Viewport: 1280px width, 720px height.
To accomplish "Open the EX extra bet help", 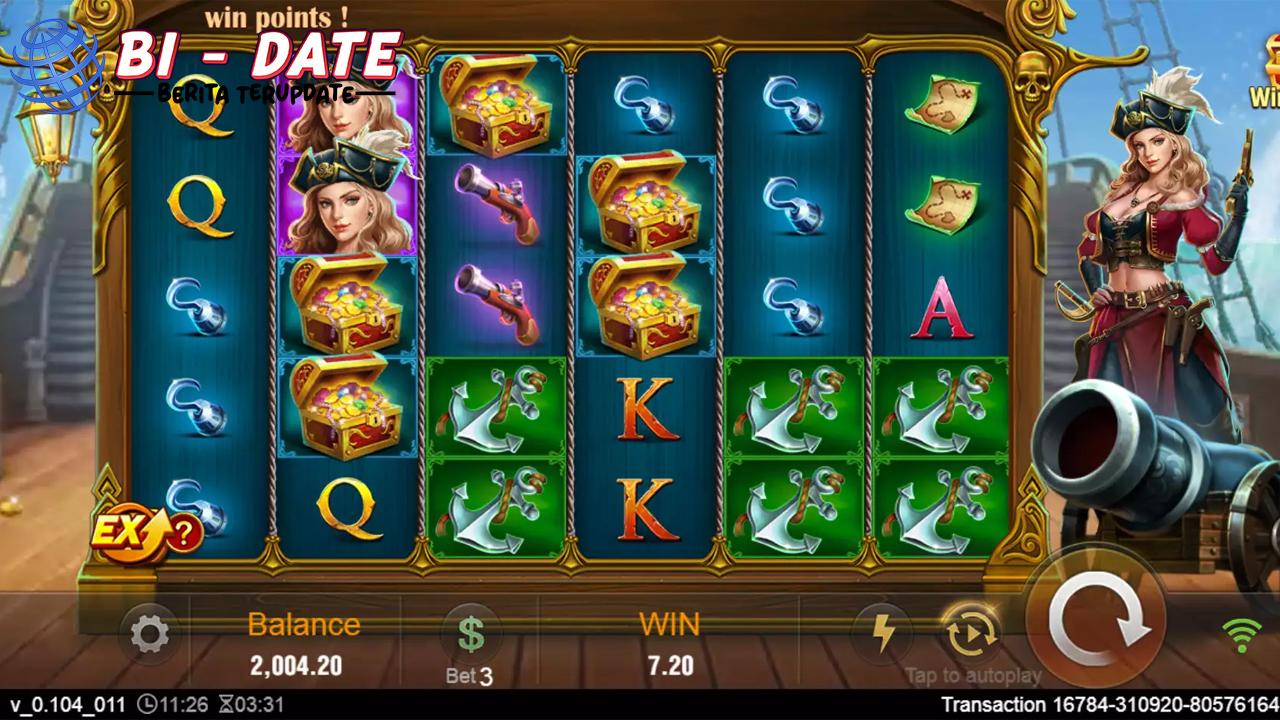I will tap(146, 531).
